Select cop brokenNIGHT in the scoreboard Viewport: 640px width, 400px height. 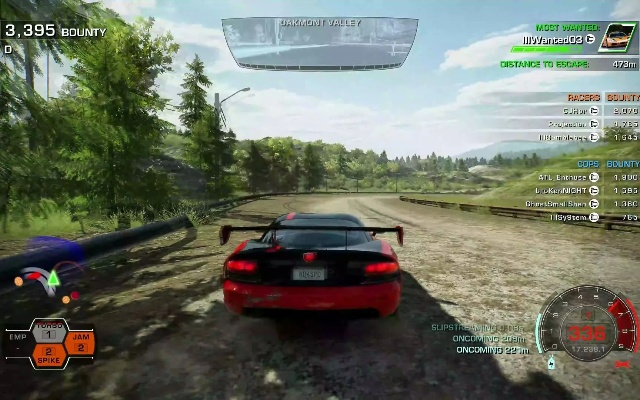pos(567,190)
